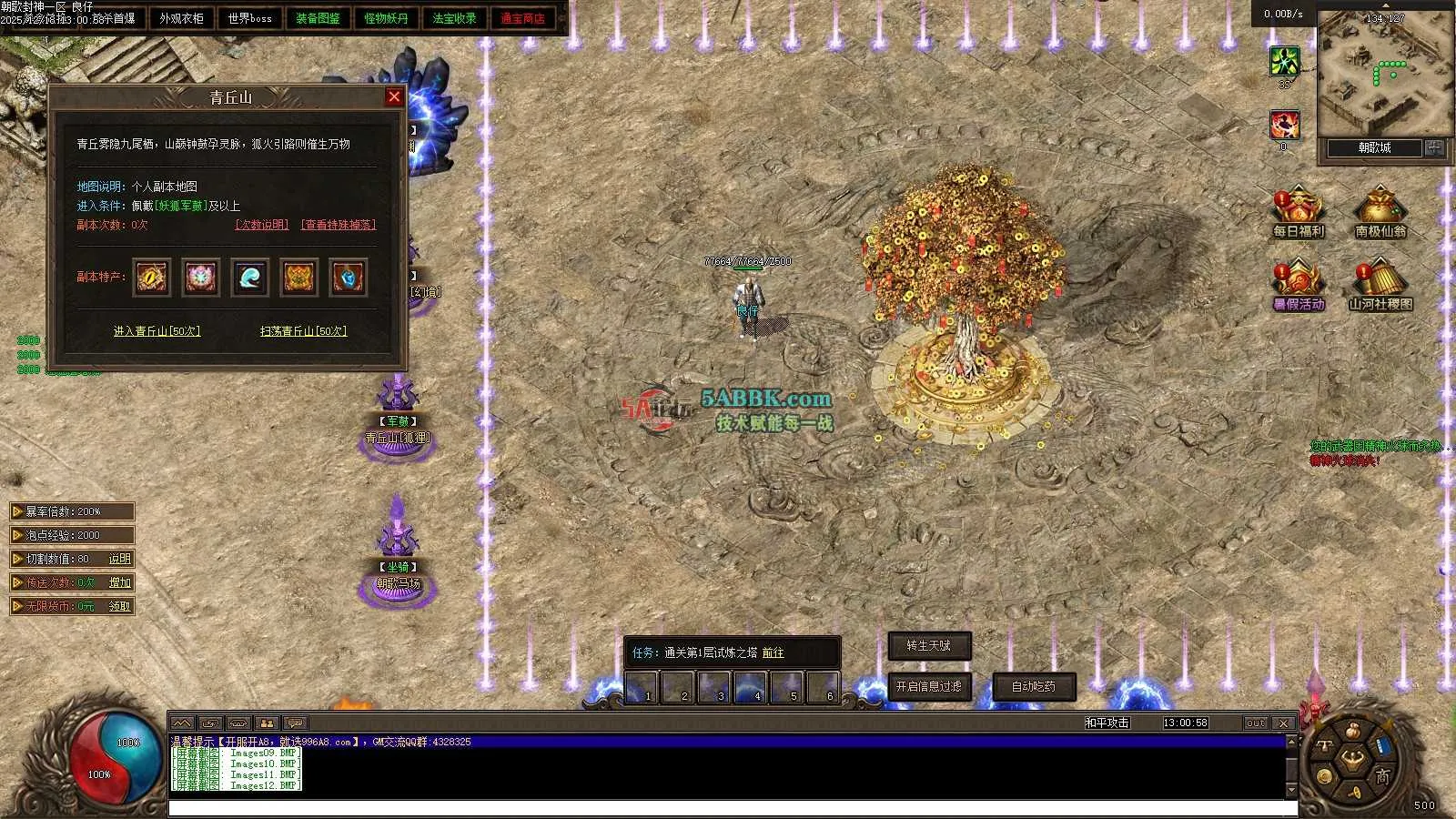Open the 次数说明 explanation link
The image size is (1456, 819).
(262, 225)
